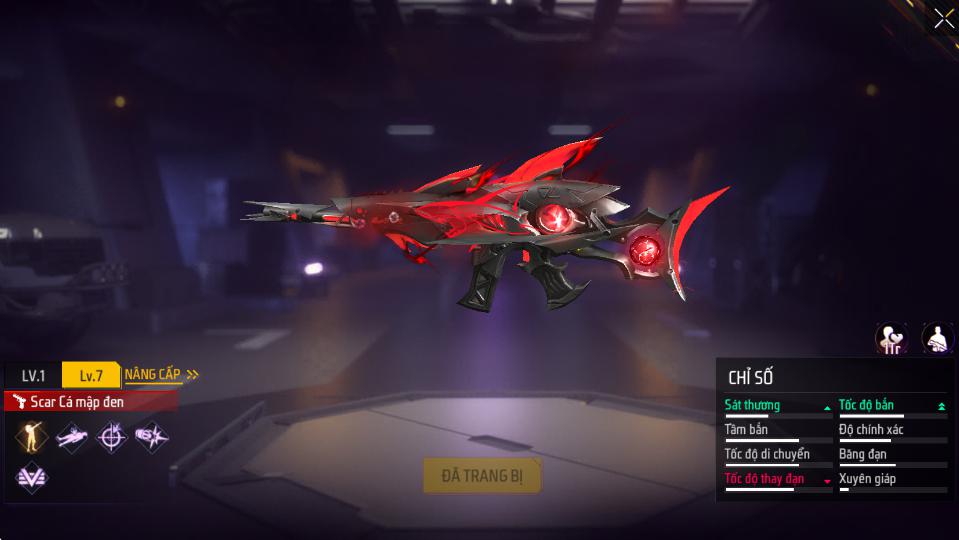The height and width of the screenshot is (540, 959).
Task: Tap the character holding weapon preview icon
Action: 936,338
